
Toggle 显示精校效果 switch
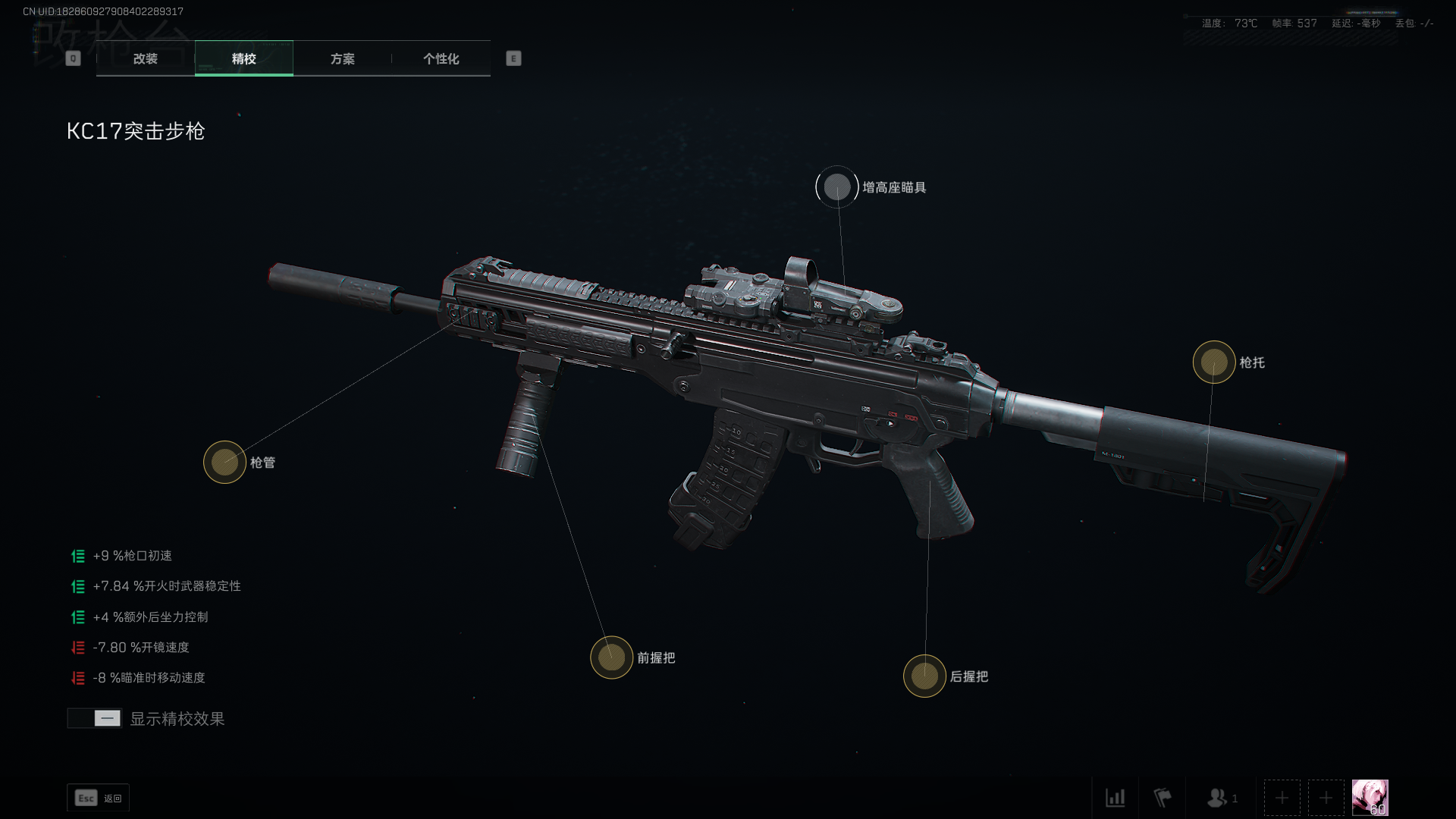pos(95,718)
